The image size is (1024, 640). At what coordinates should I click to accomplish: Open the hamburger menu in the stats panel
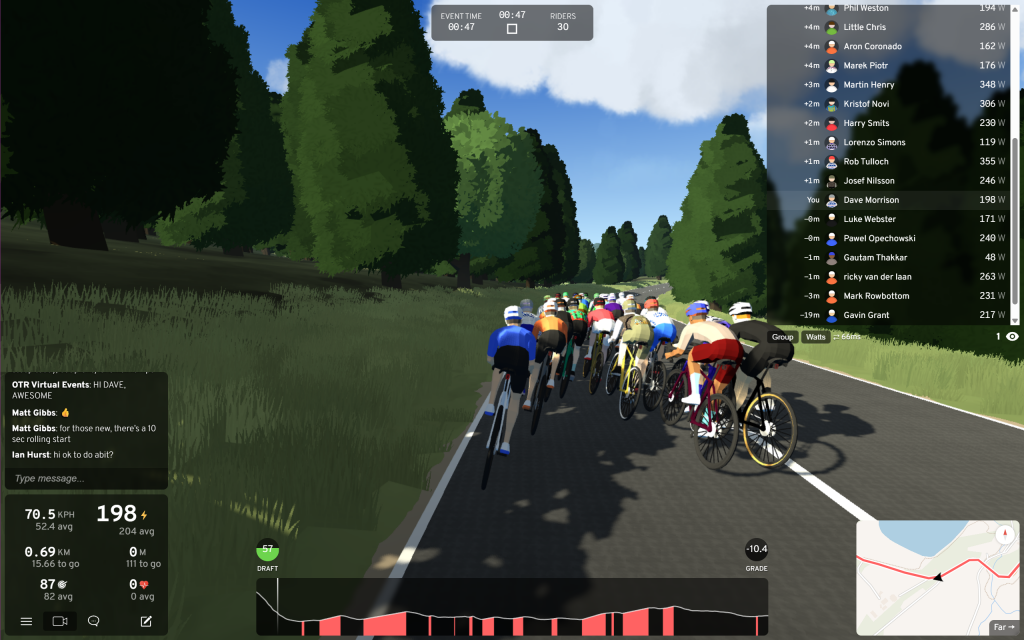(27, 621)
